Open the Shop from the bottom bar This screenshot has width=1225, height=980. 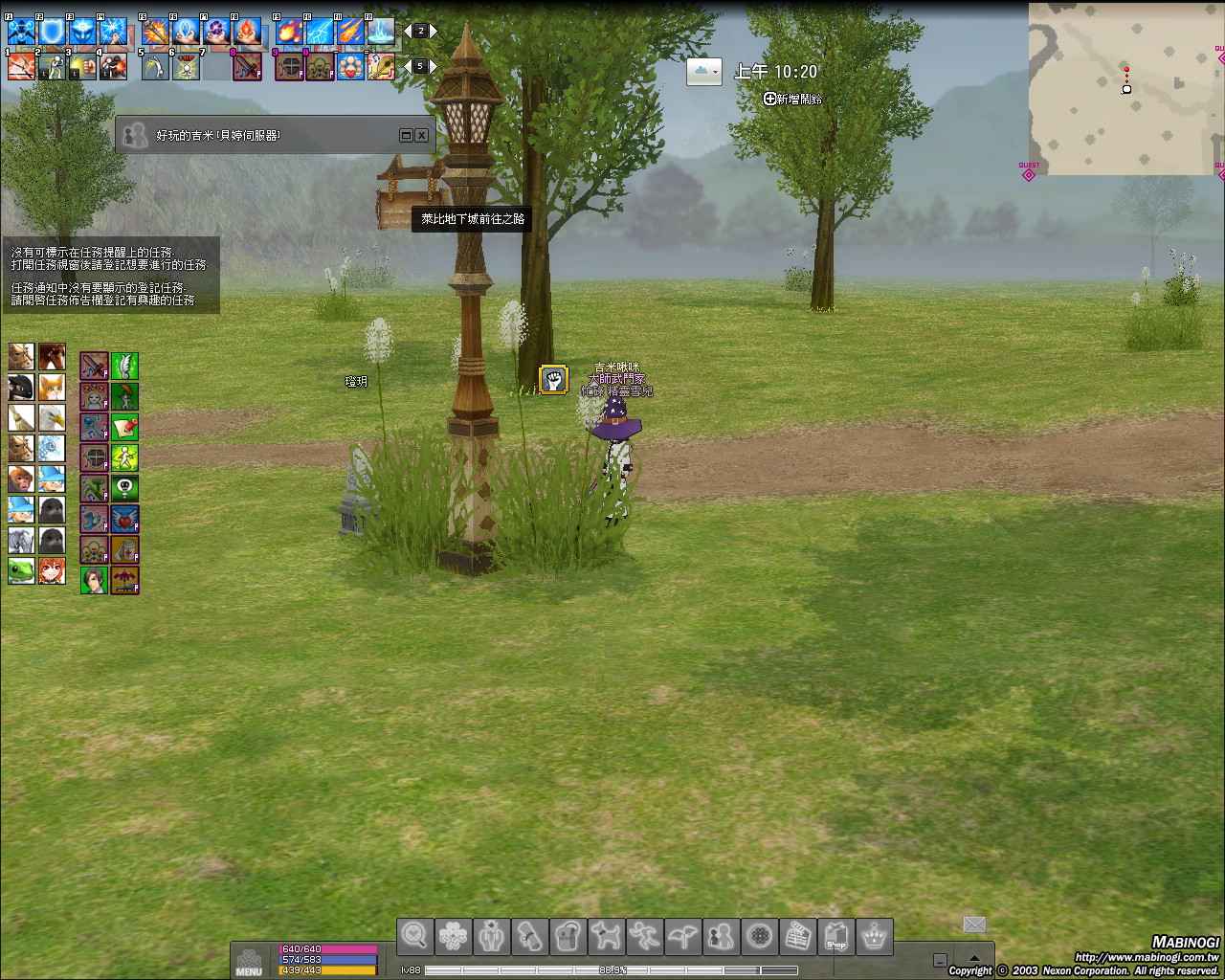[835, 937]
